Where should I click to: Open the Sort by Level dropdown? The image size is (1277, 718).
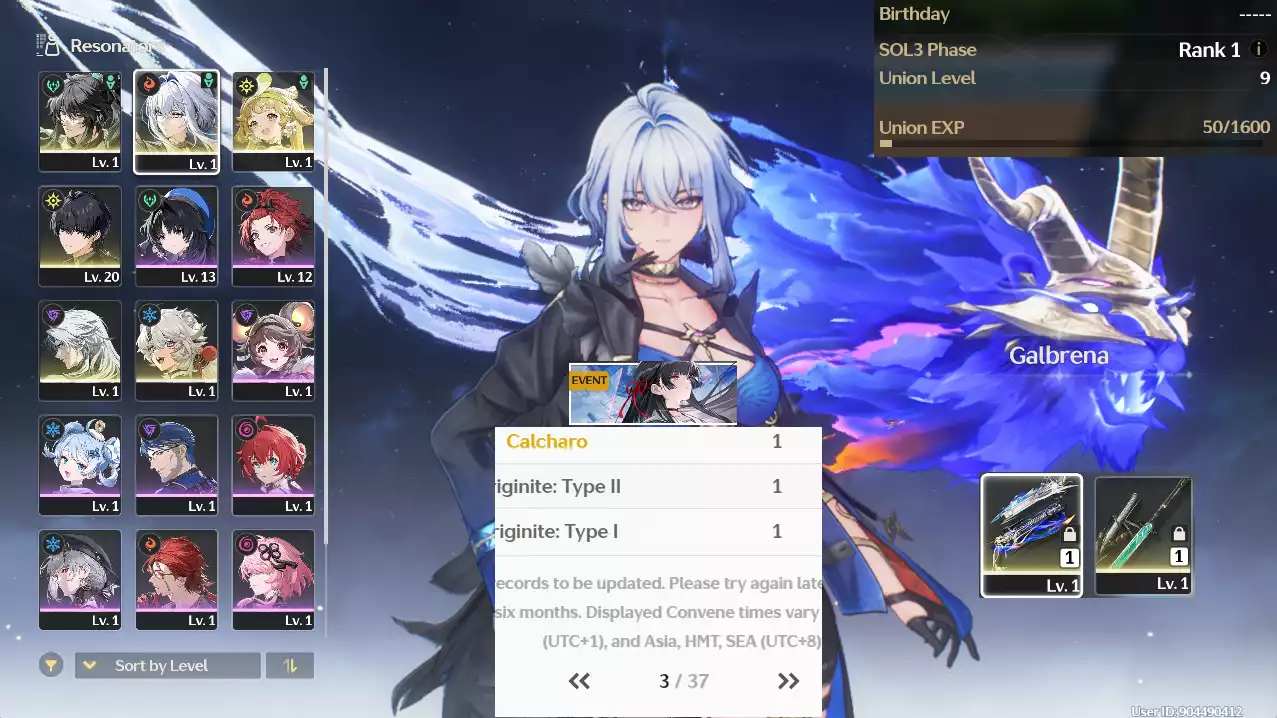[168, 666]
